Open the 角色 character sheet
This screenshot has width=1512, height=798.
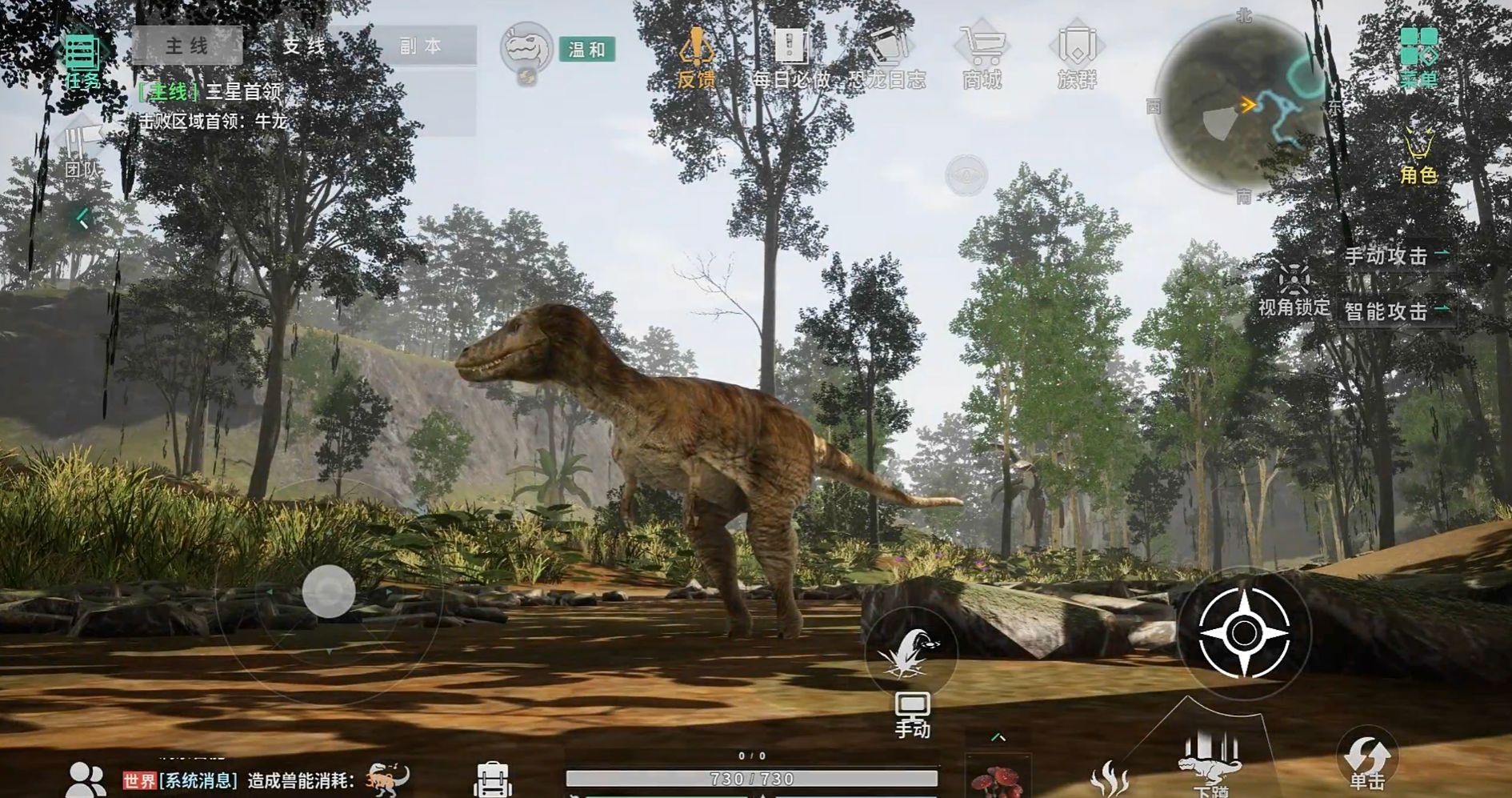pos(1418,156)
